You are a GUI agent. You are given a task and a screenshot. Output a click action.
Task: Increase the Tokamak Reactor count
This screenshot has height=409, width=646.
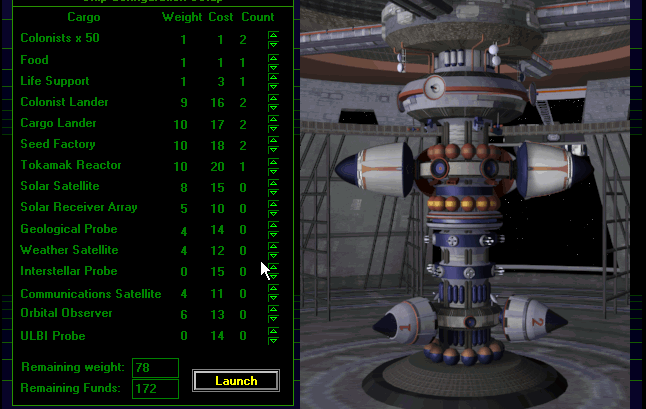[273, 161]
